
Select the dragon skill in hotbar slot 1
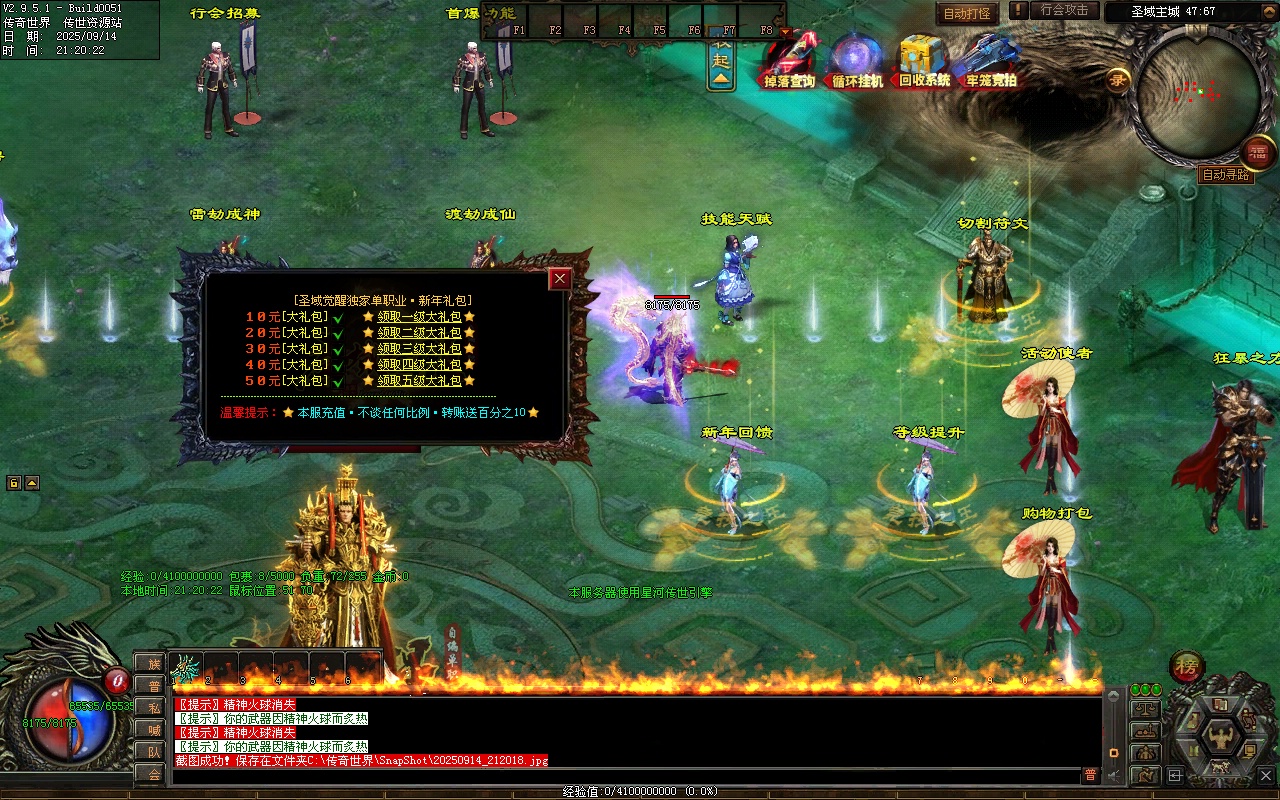pos(187,668)
